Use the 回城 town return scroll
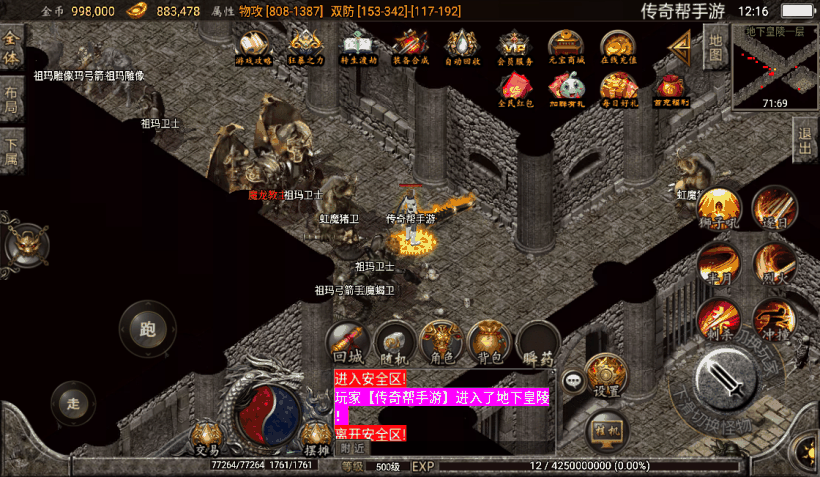Screen dimensions: 820x477 [347, 342]
